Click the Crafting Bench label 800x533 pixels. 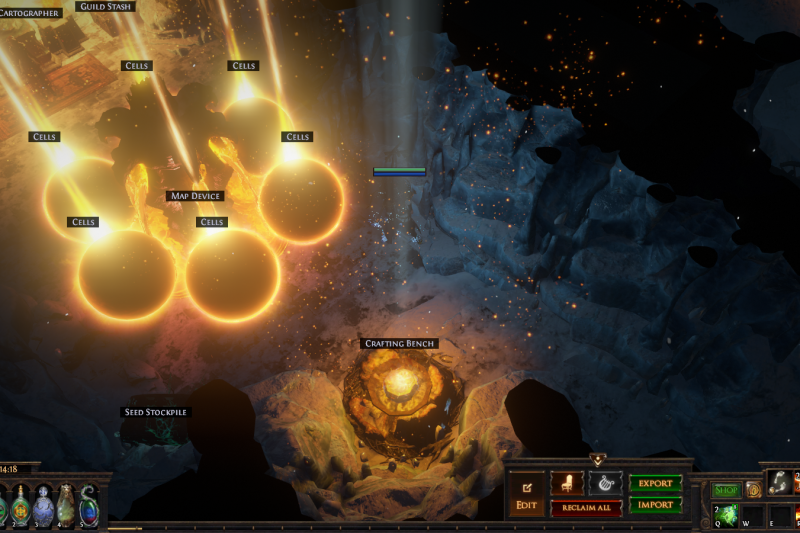click(399, 344)
